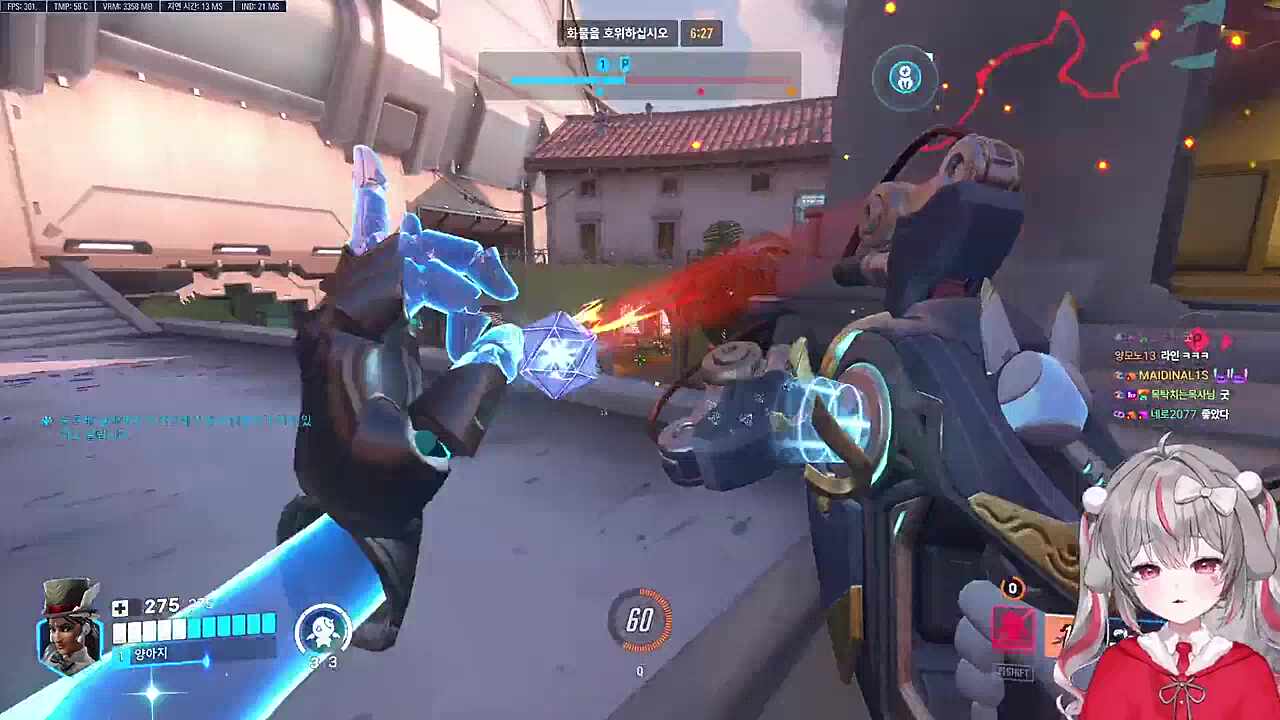The width and height of the screenshot is (1280, 720).
Task: Select the white creature icon beside the health bar
Action: [x=322, y=630]
